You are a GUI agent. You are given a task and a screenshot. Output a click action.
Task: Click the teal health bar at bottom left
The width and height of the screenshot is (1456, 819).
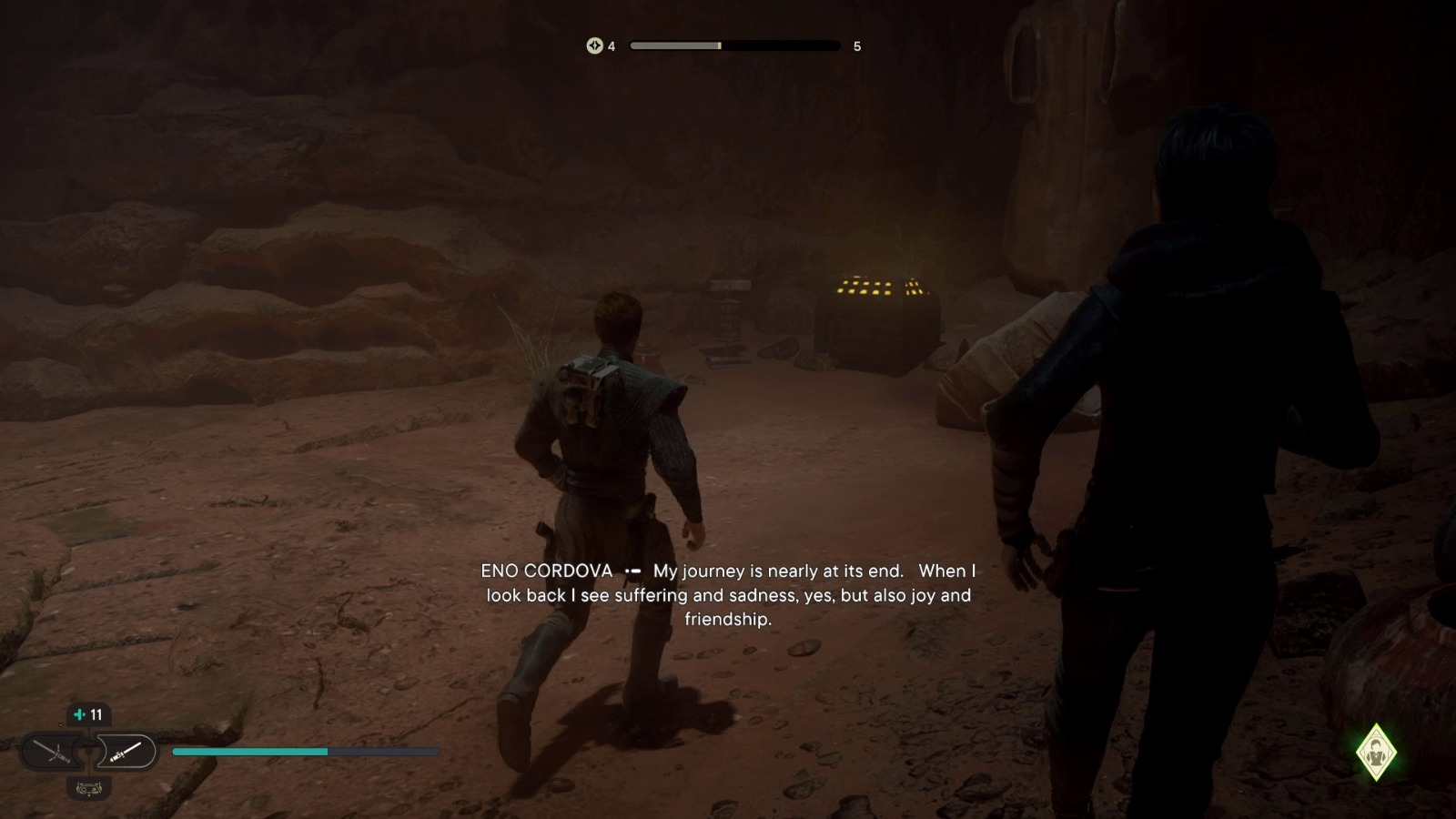(250, 753)
